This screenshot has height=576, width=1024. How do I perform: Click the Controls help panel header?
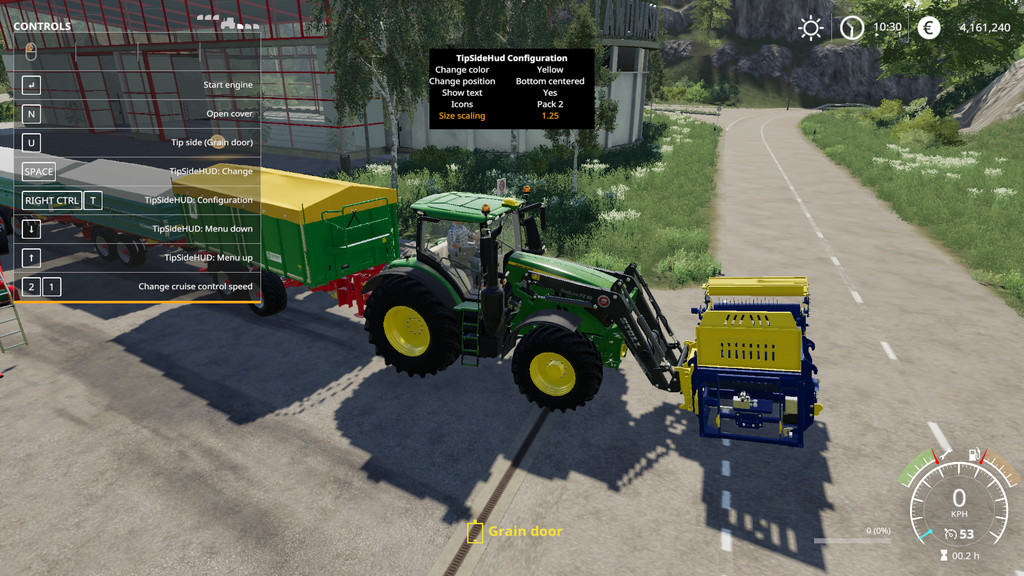pyautogui.click(x=42, y=26)
